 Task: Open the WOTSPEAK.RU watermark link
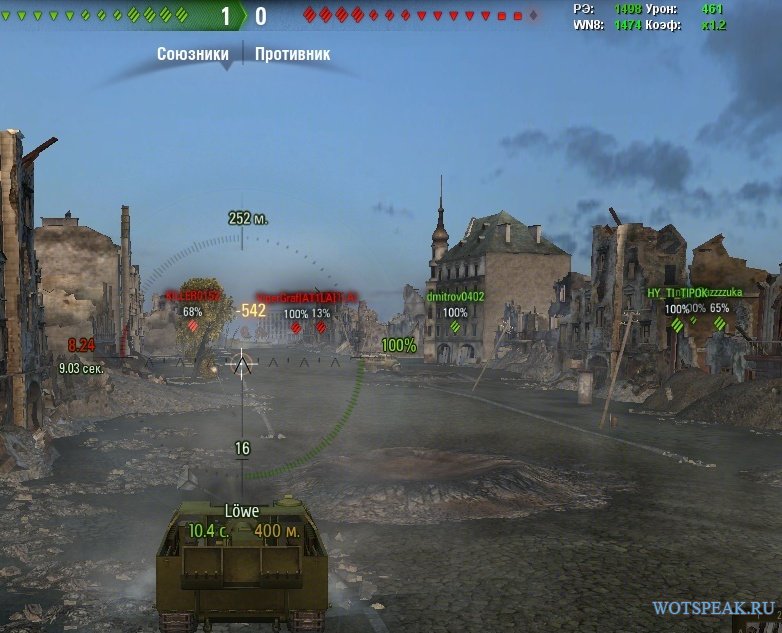click(713, 607)
